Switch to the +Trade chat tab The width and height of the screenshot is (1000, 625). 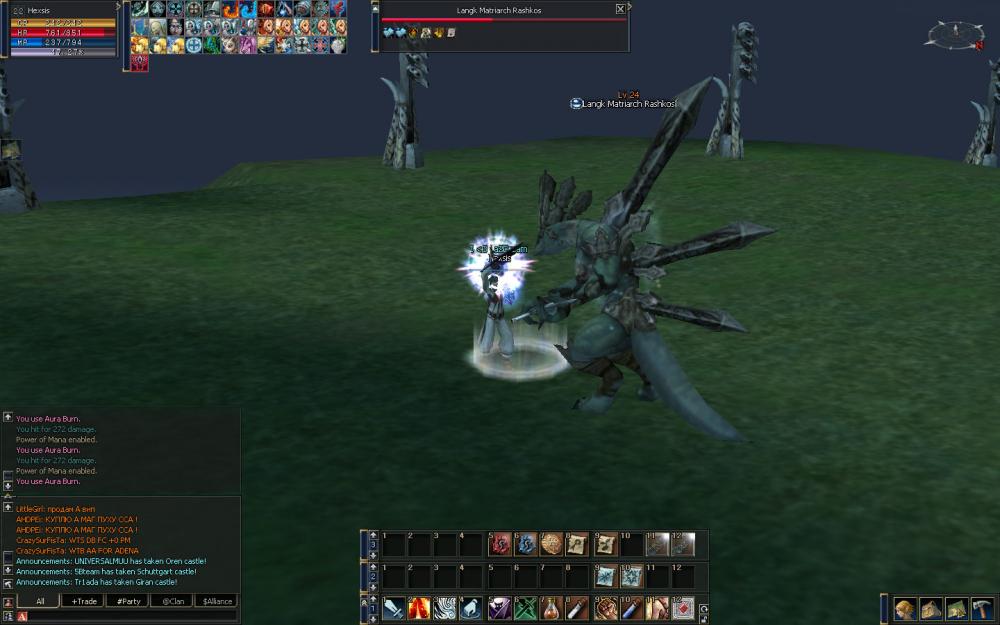point(82,601)
